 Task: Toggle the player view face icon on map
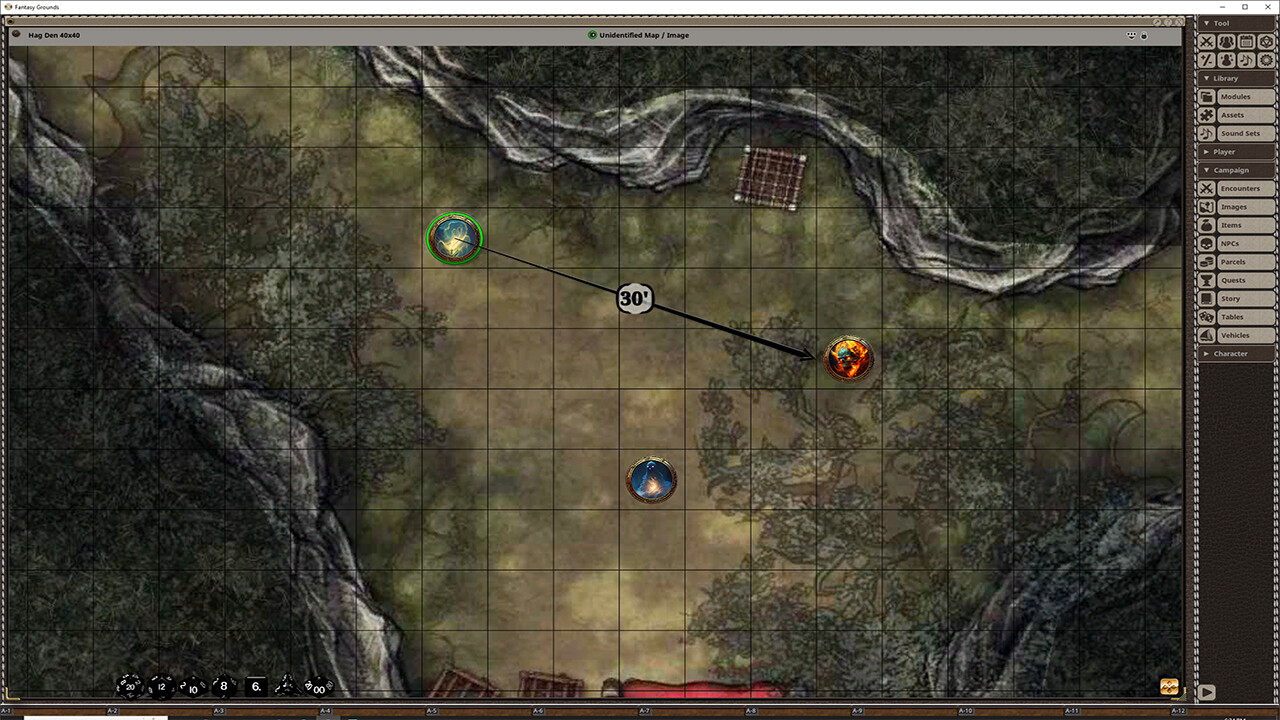click(x=1131, y=35)
